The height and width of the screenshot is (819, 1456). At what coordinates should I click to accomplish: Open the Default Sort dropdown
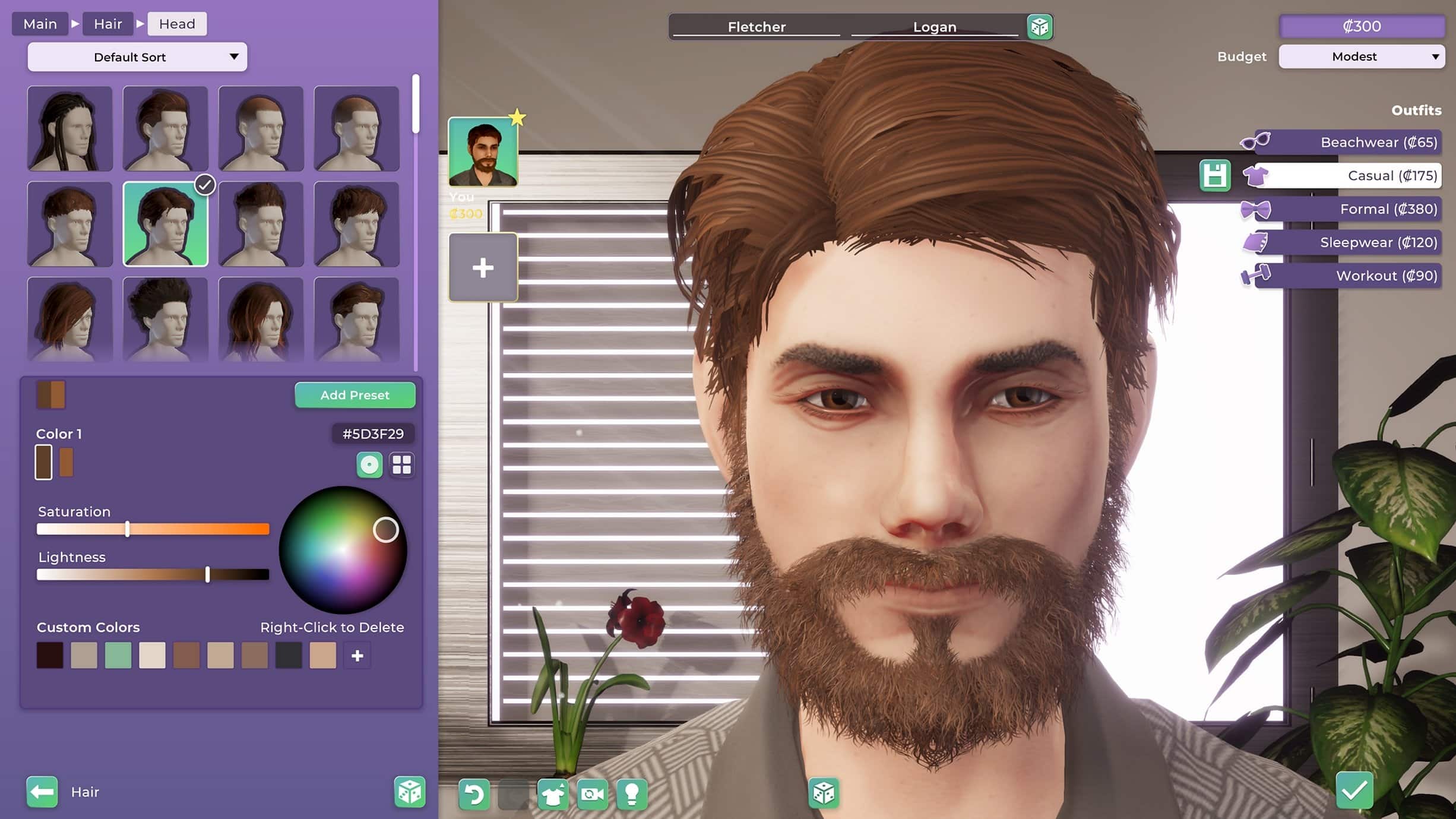[x=137, y=57]
